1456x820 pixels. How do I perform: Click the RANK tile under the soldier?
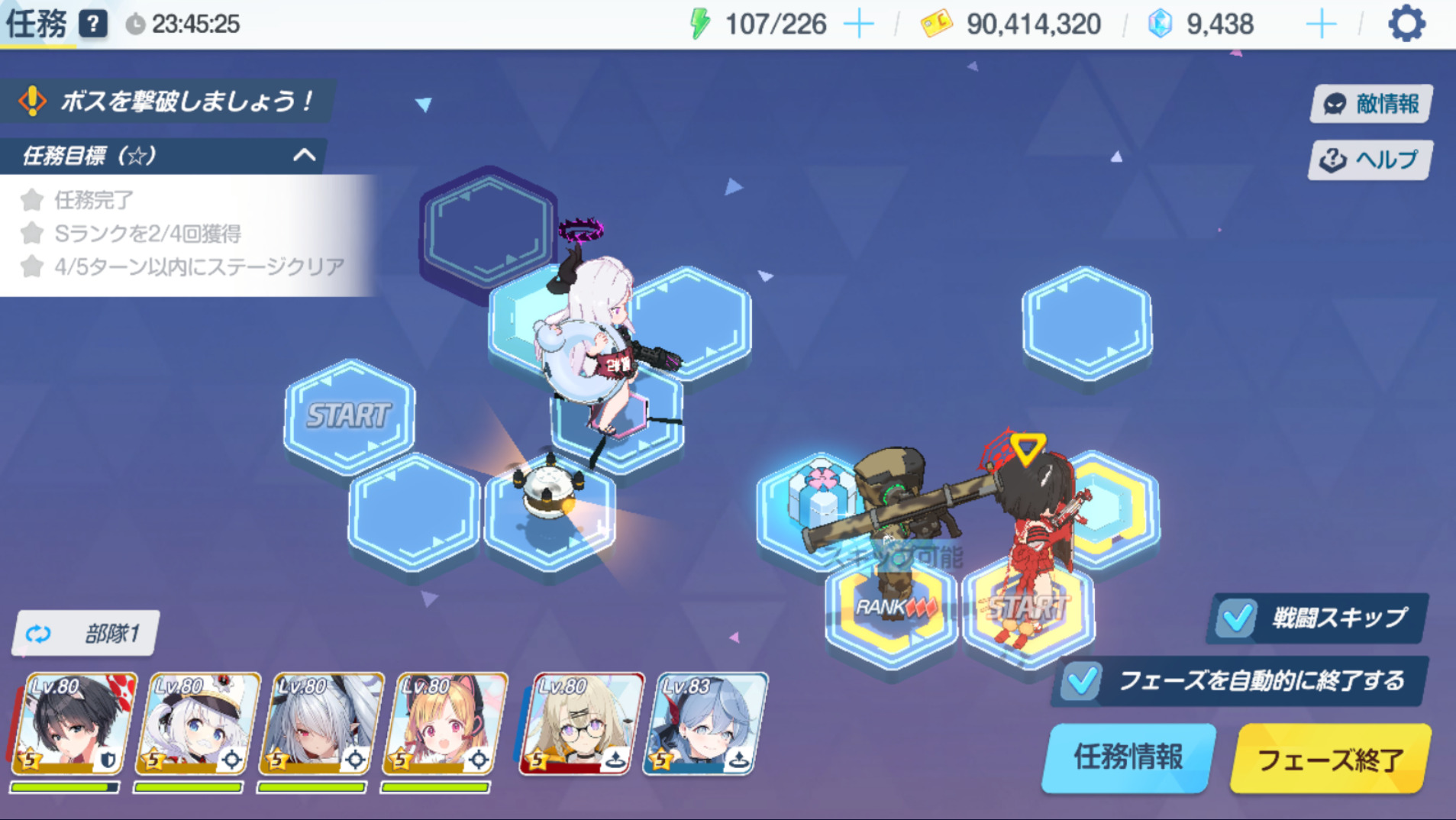coord(890,611)
